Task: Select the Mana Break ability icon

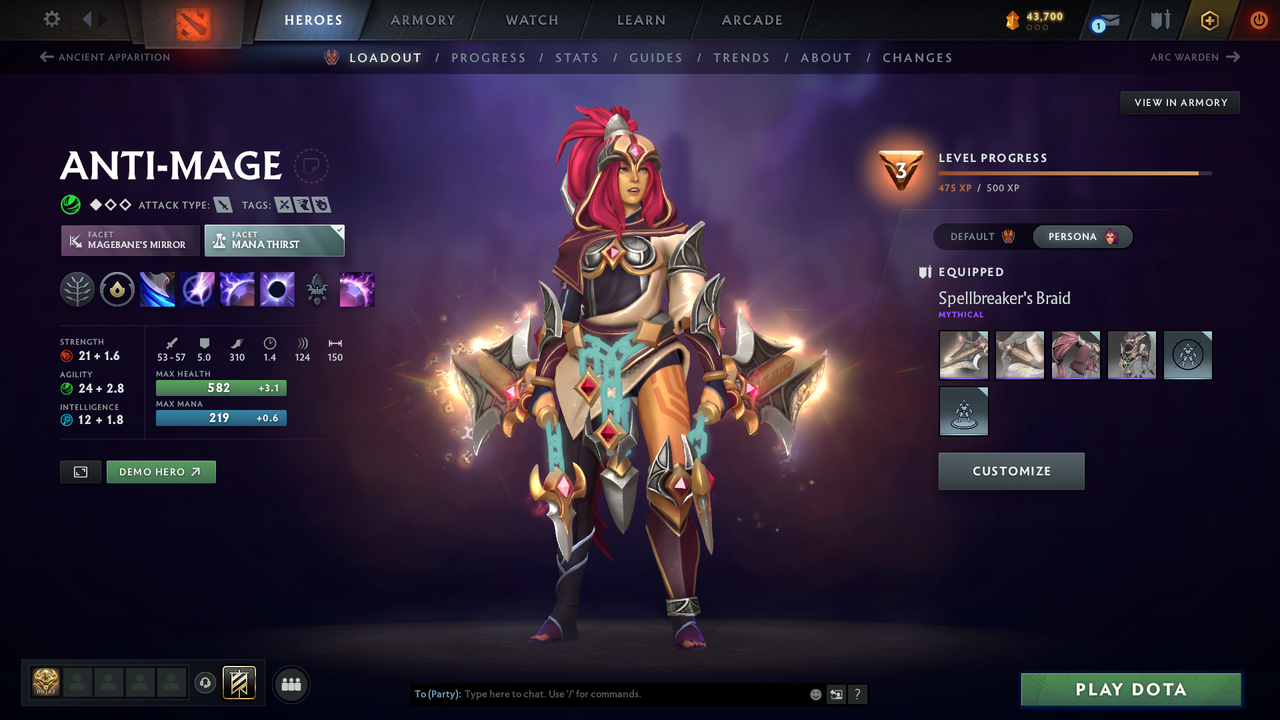Action: [x=157, y=289]
